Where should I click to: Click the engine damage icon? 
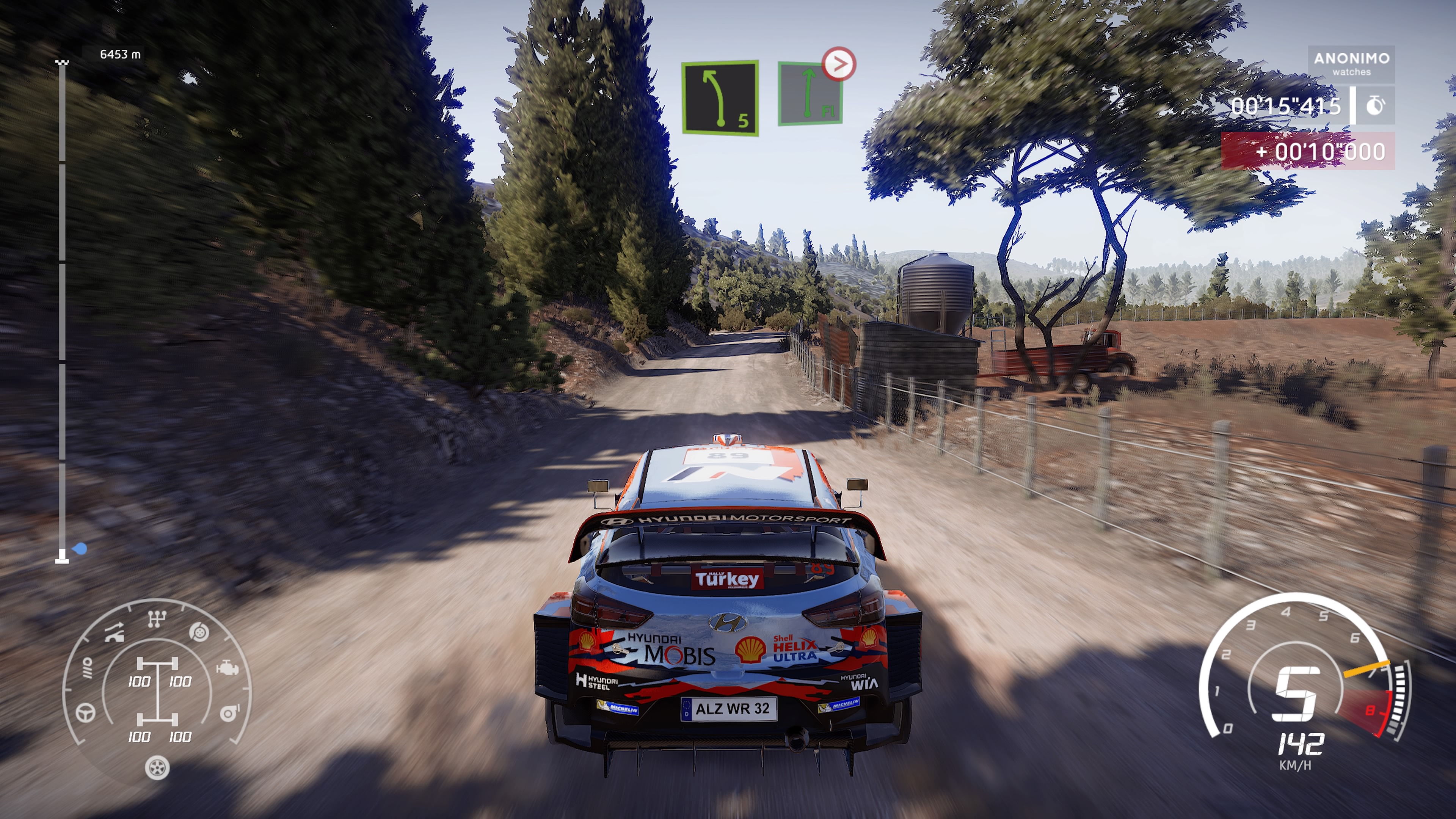coord(227,668)
